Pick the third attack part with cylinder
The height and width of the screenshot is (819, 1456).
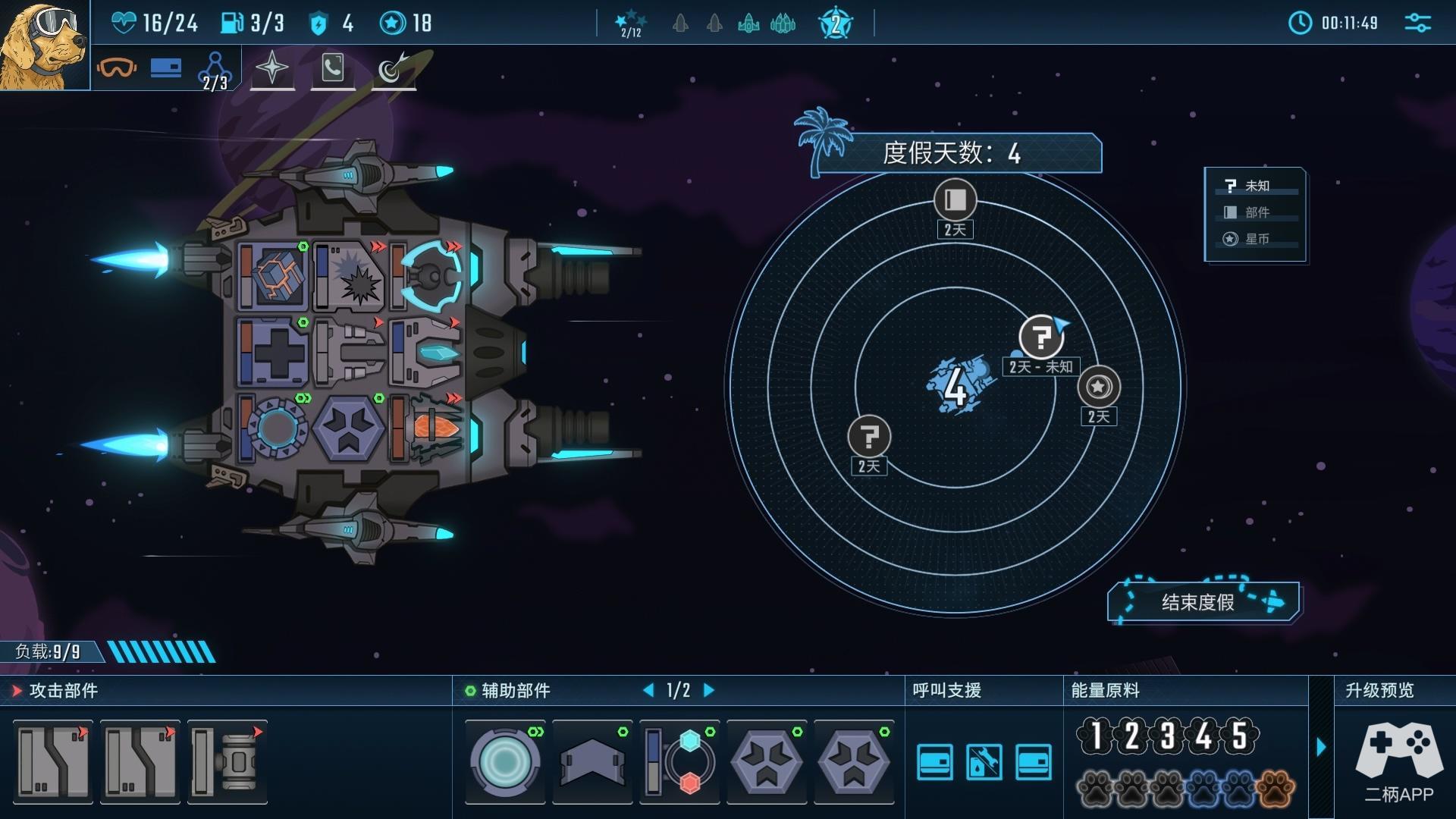click(x=227, y=761)
